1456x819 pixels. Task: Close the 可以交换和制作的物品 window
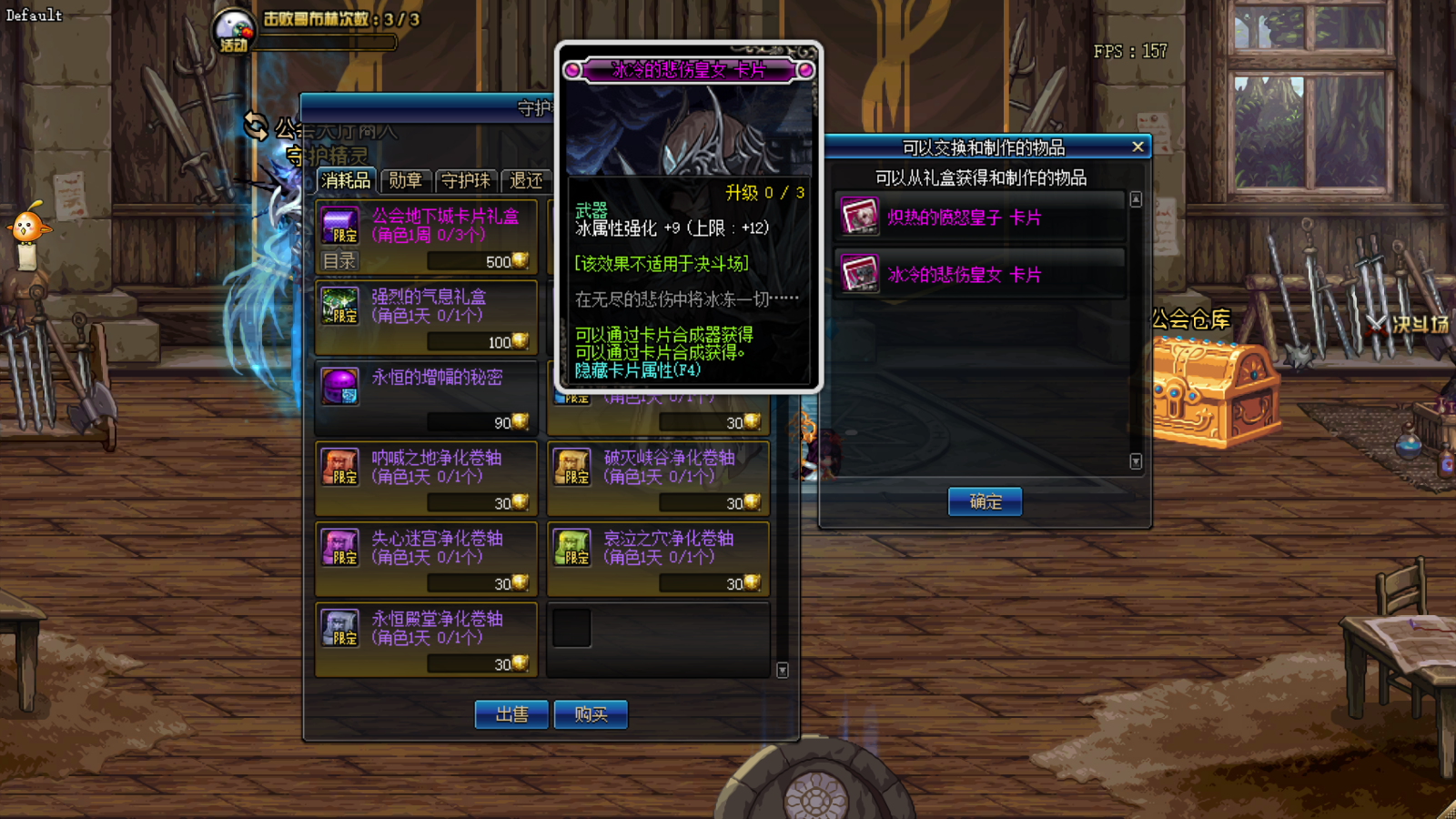(1137, 147)
